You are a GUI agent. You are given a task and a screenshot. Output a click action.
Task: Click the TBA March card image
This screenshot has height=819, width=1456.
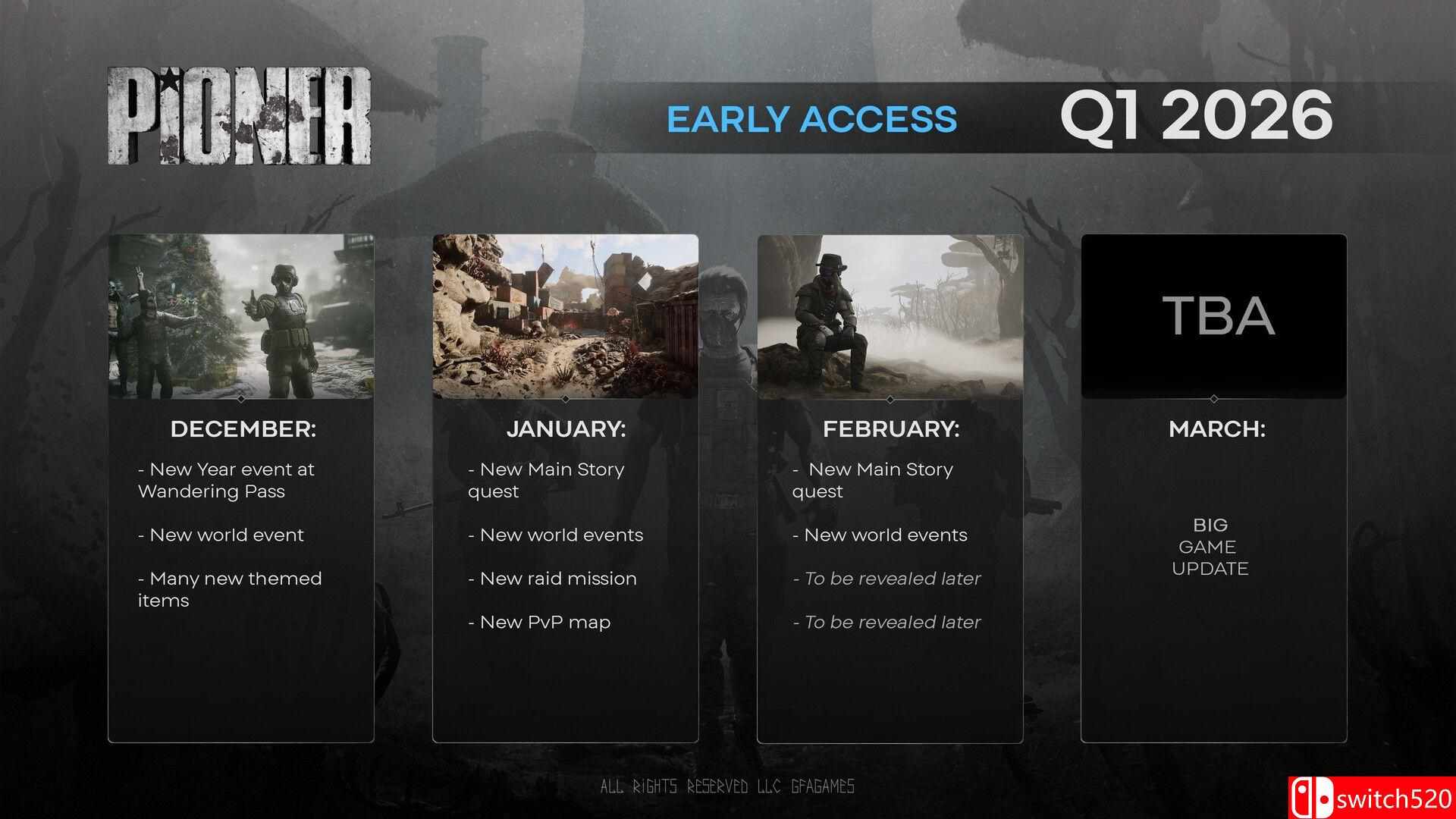[x=1214, y=316]
